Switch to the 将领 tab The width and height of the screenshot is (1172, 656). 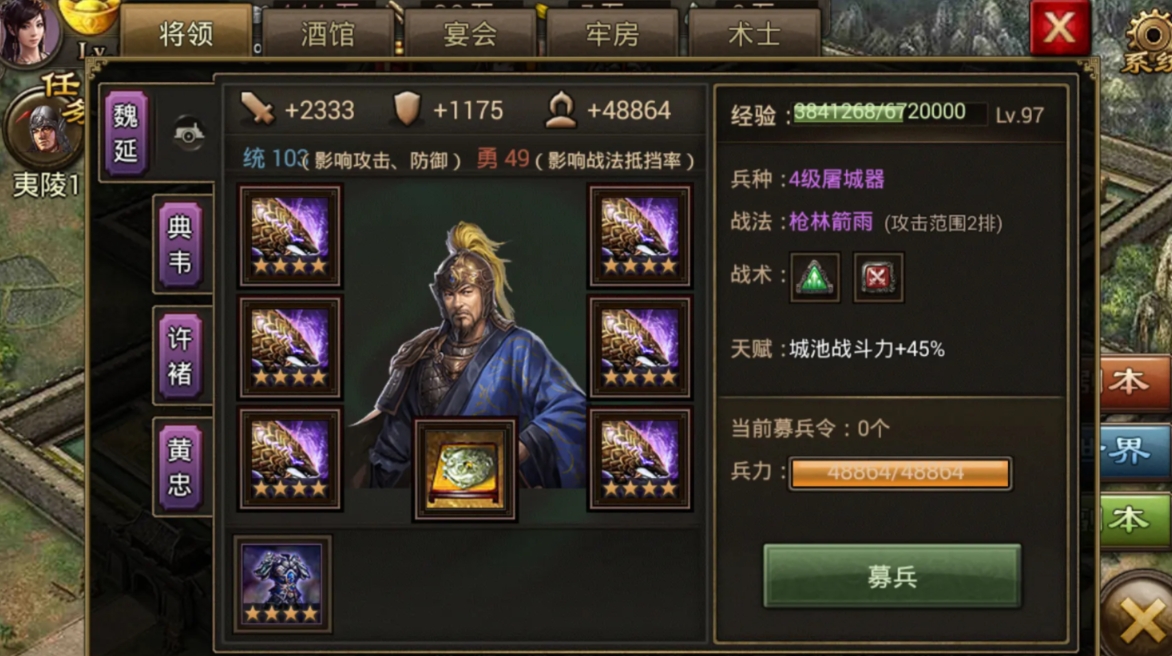186,35
